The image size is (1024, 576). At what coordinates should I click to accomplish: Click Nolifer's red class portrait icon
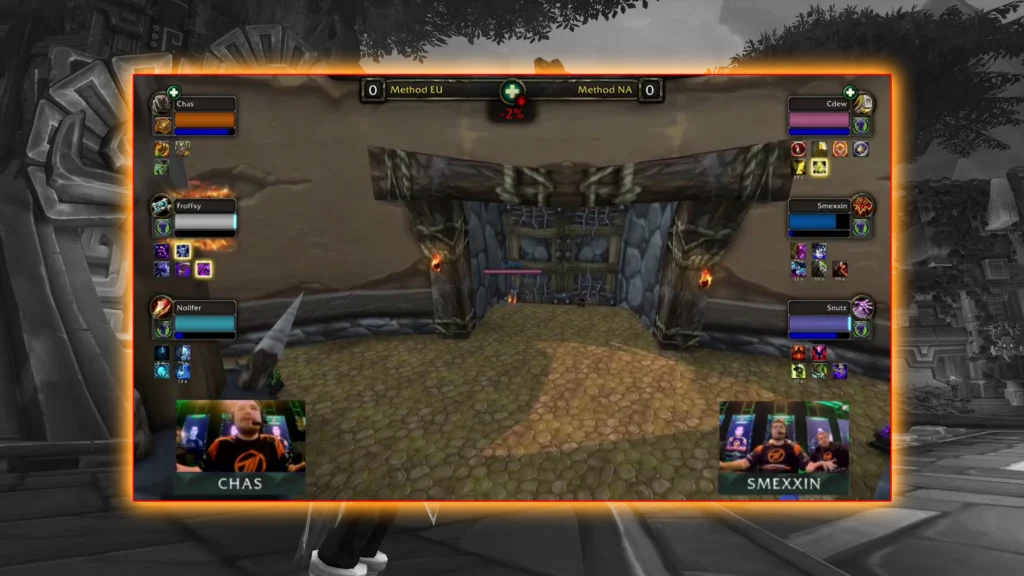[x=162, y=307]
